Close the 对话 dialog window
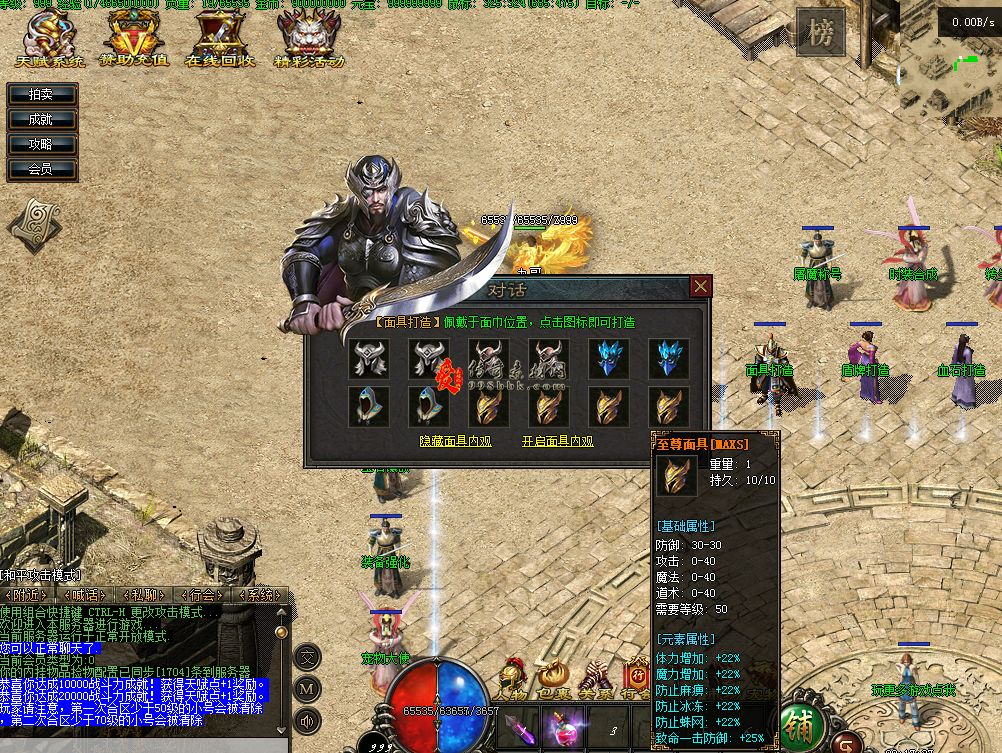This screenshot has height=753, width=1002. coord(701,287)
